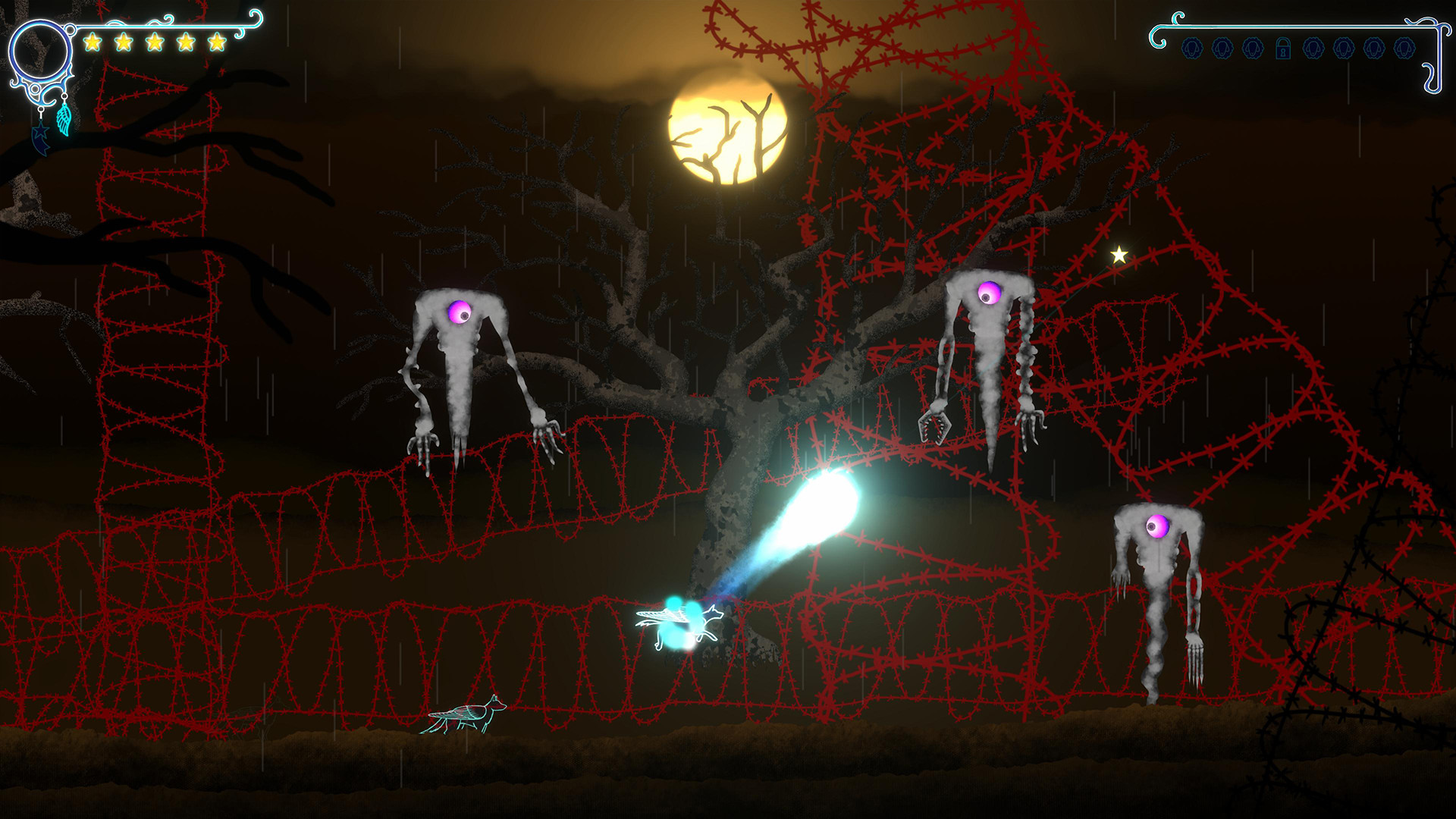
Task: Click the first sheep icon top-right
Action: coord(1192,48)
